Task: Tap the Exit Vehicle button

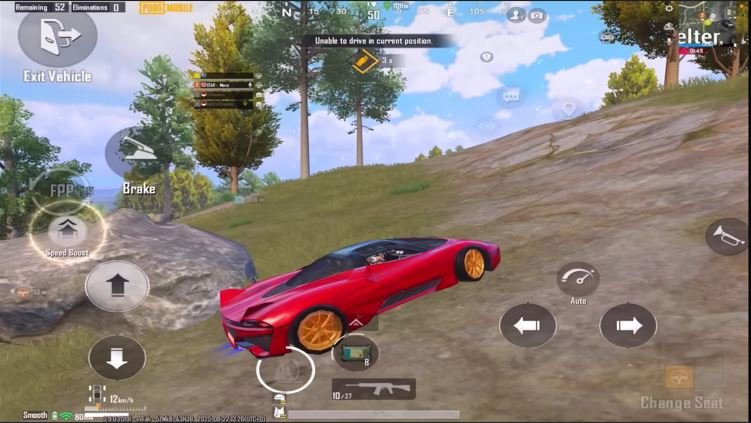Action: pyautogui.click(x=57, y=38)
